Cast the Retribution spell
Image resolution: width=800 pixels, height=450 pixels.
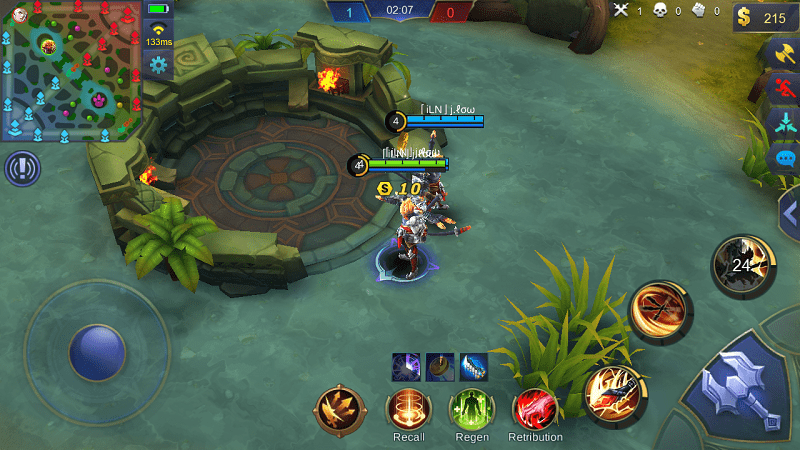click(x=535, y=409)
